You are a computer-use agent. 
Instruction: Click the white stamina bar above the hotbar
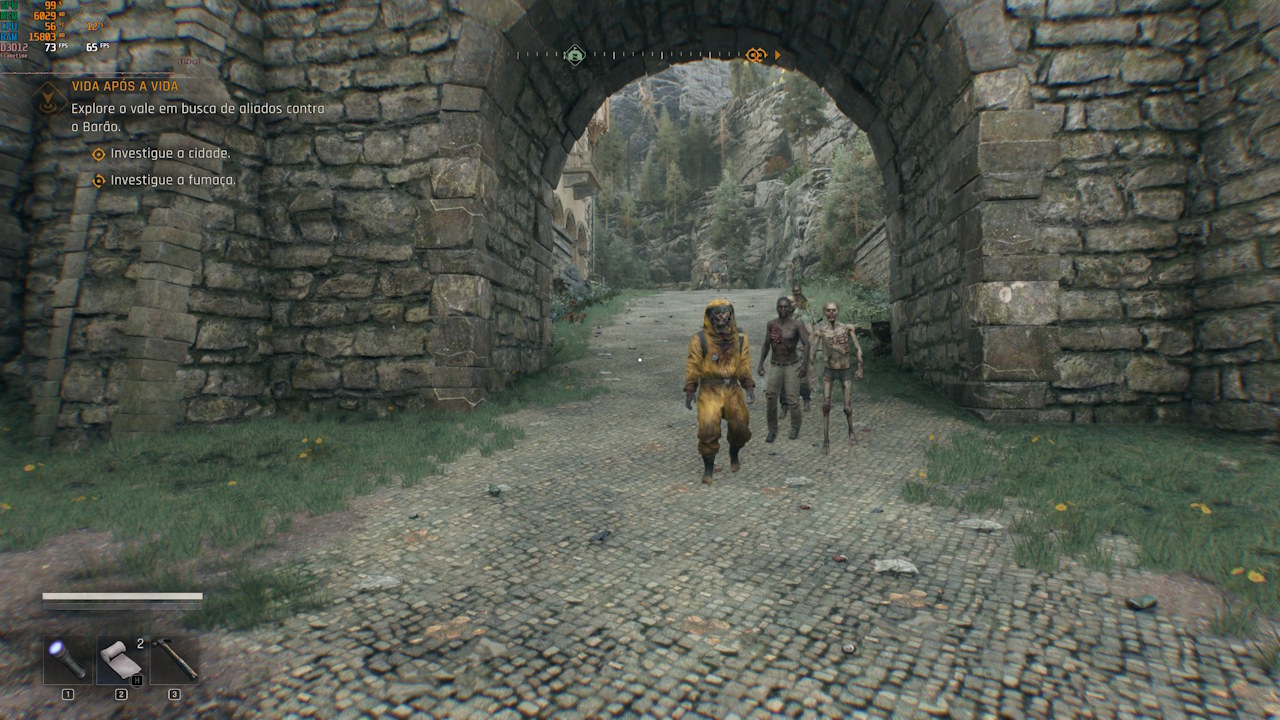[120, 598]
